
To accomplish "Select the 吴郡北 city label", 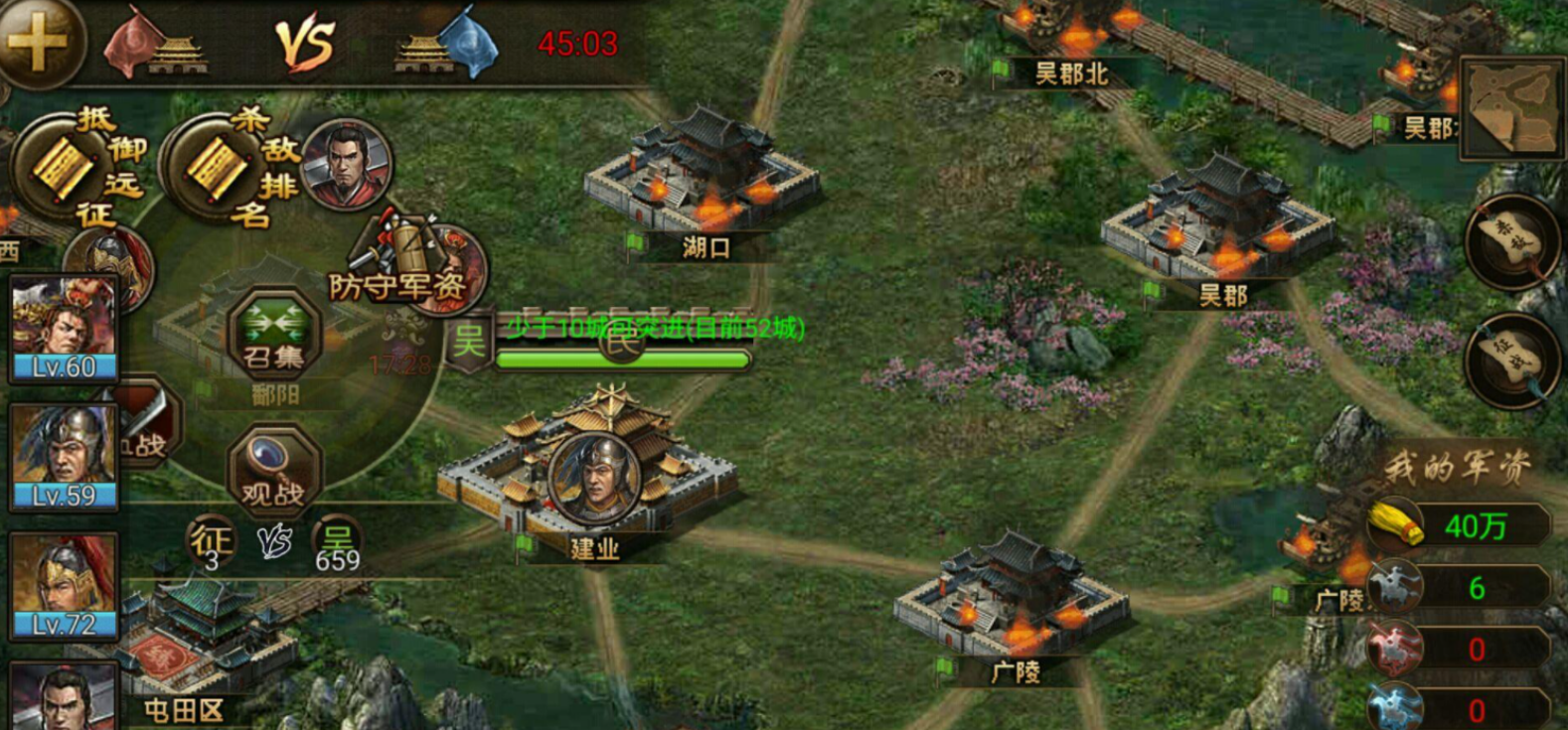I will [1070, 73].
